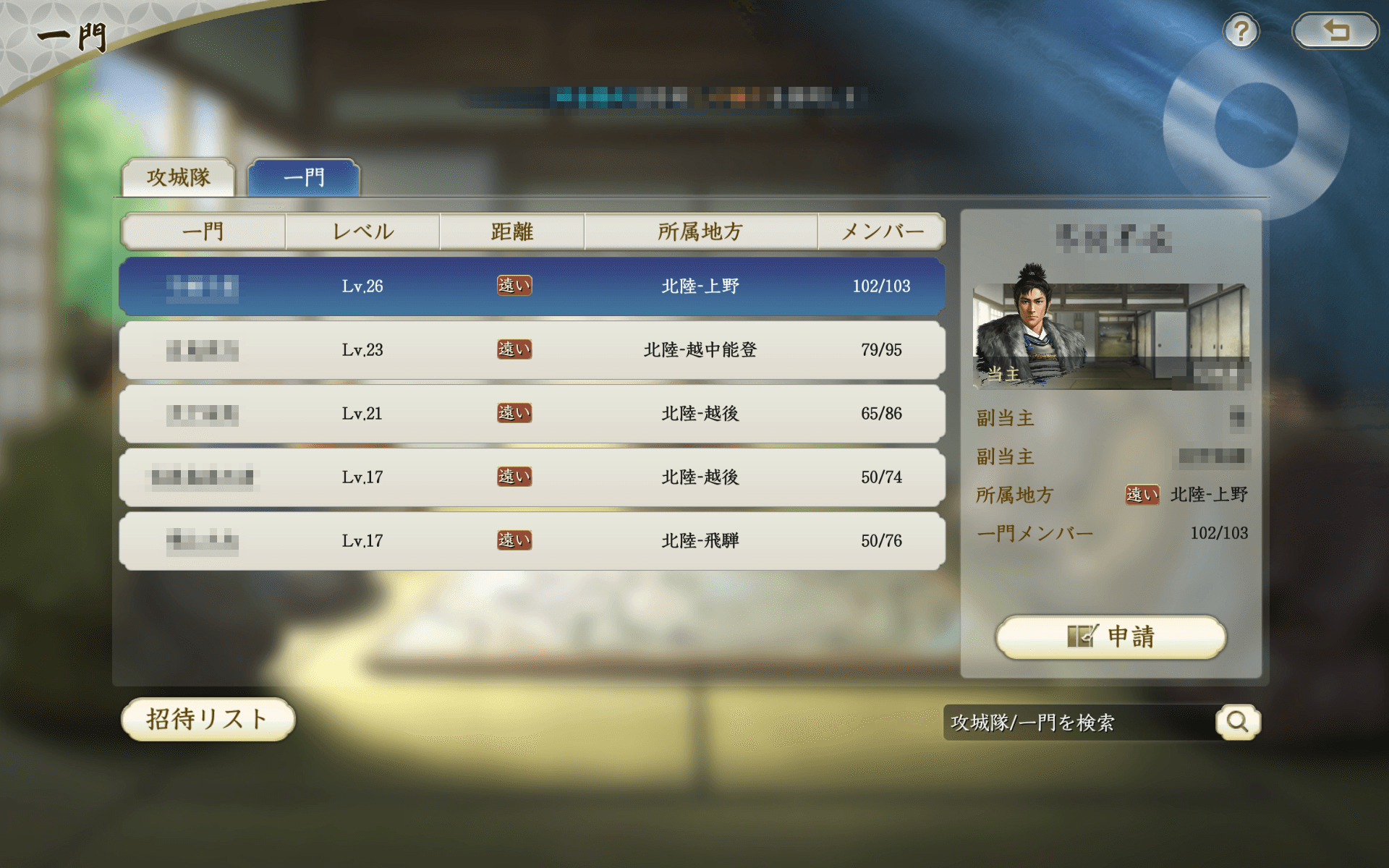Image resolution: width=1389 pixels, height=868 pixels.
Task: Sort by the 所属地方 column header
Action: pos(700,231)
